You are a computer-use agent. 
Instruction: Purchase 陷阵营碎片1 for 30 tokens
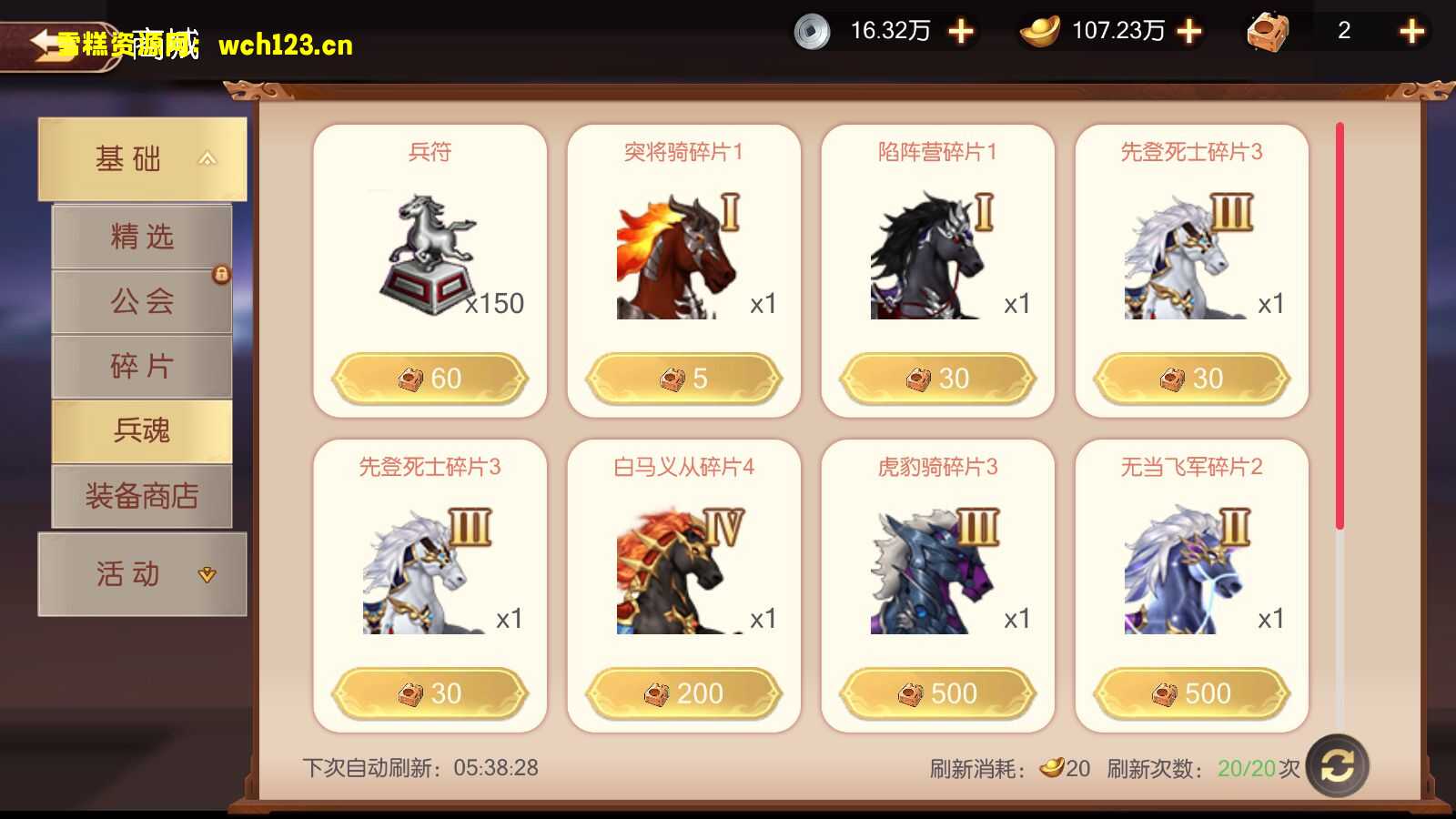coord(937,377)
